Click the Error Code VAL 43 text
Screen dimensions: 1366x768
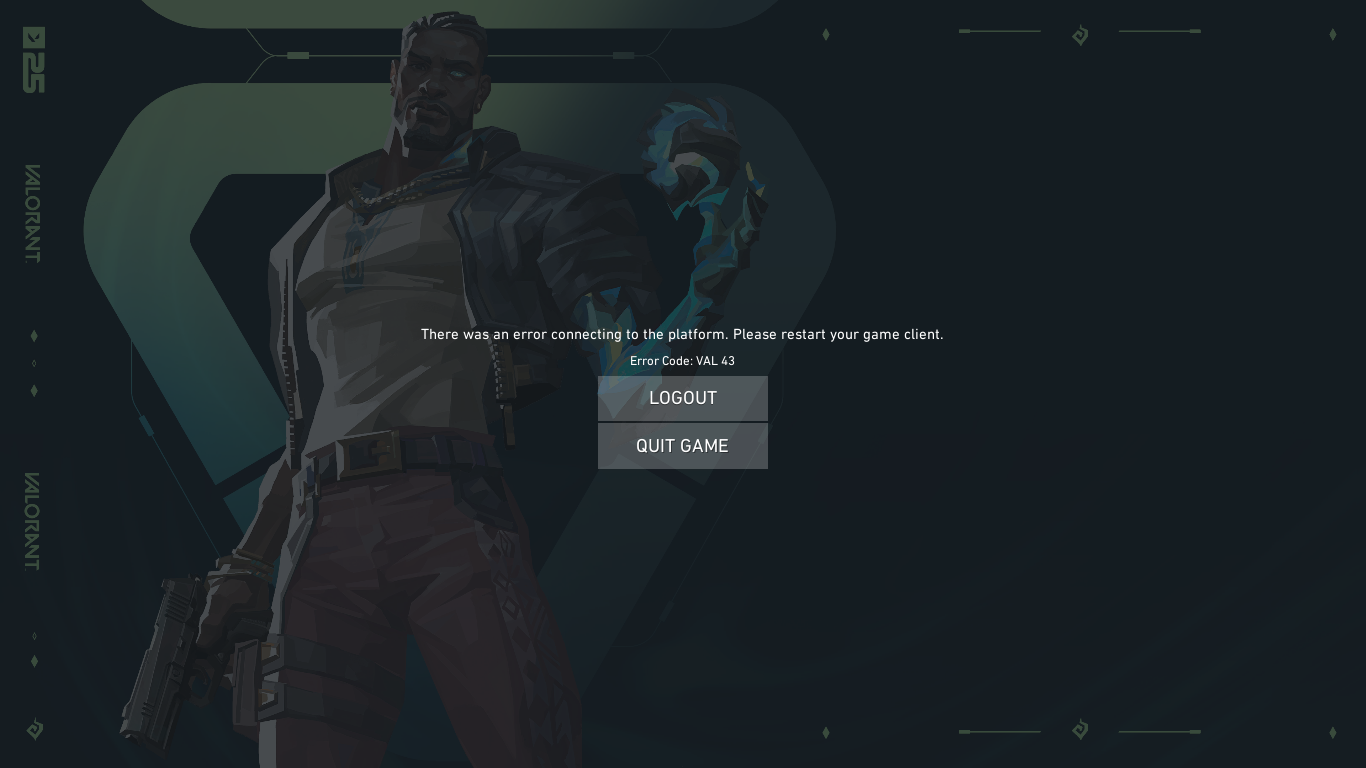[682, 361]
